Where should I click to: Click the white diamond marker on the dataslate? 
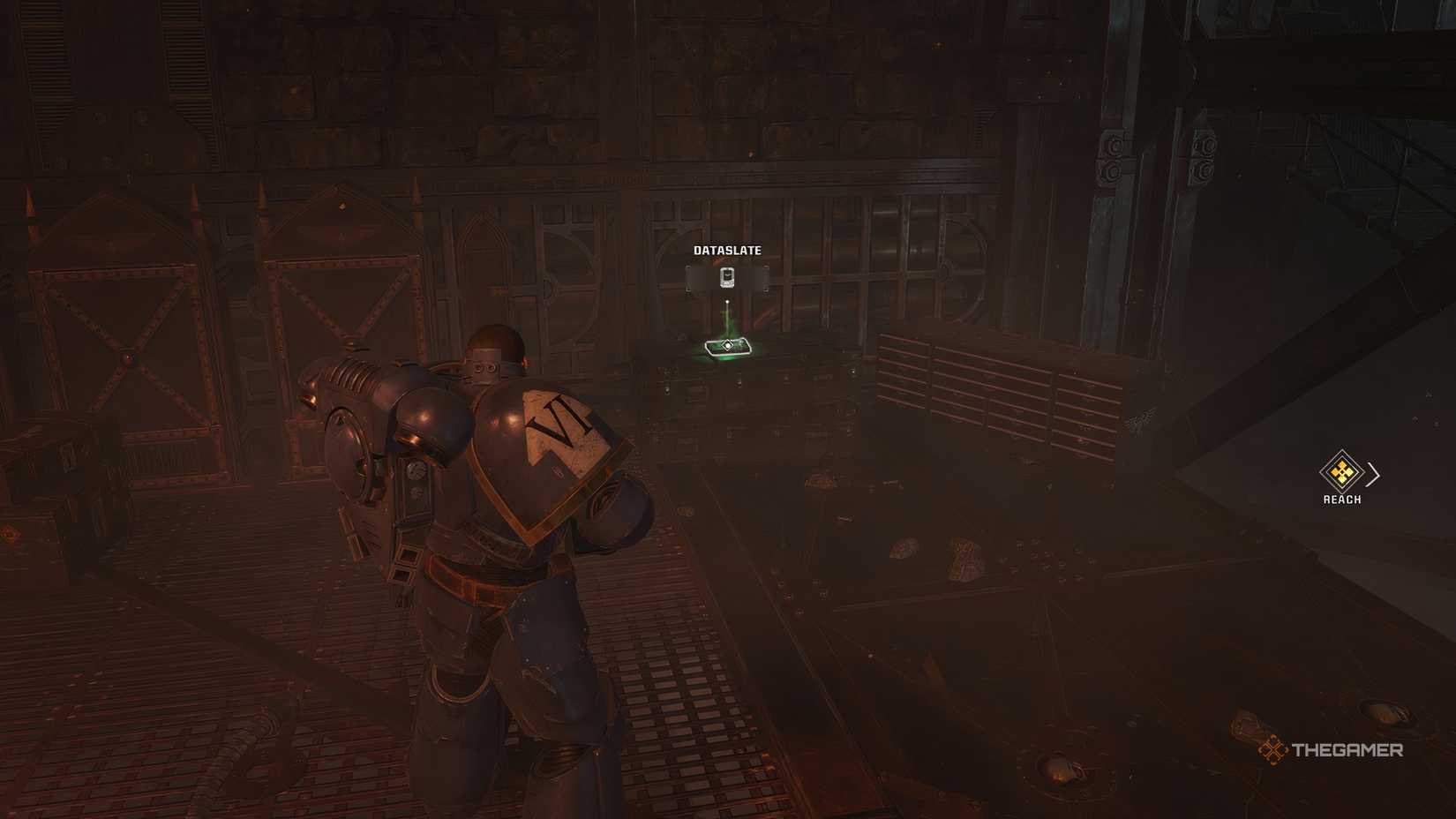pos(728,347)
